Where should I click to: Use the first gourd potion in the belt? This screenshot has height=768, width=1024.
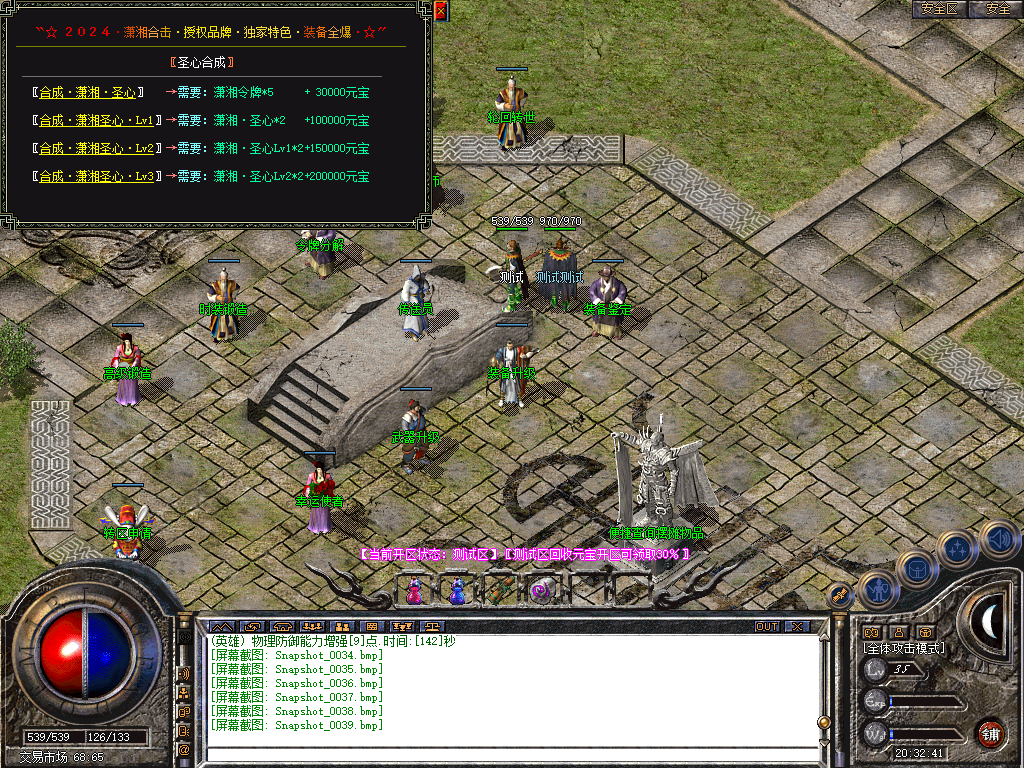click(414, 590)
